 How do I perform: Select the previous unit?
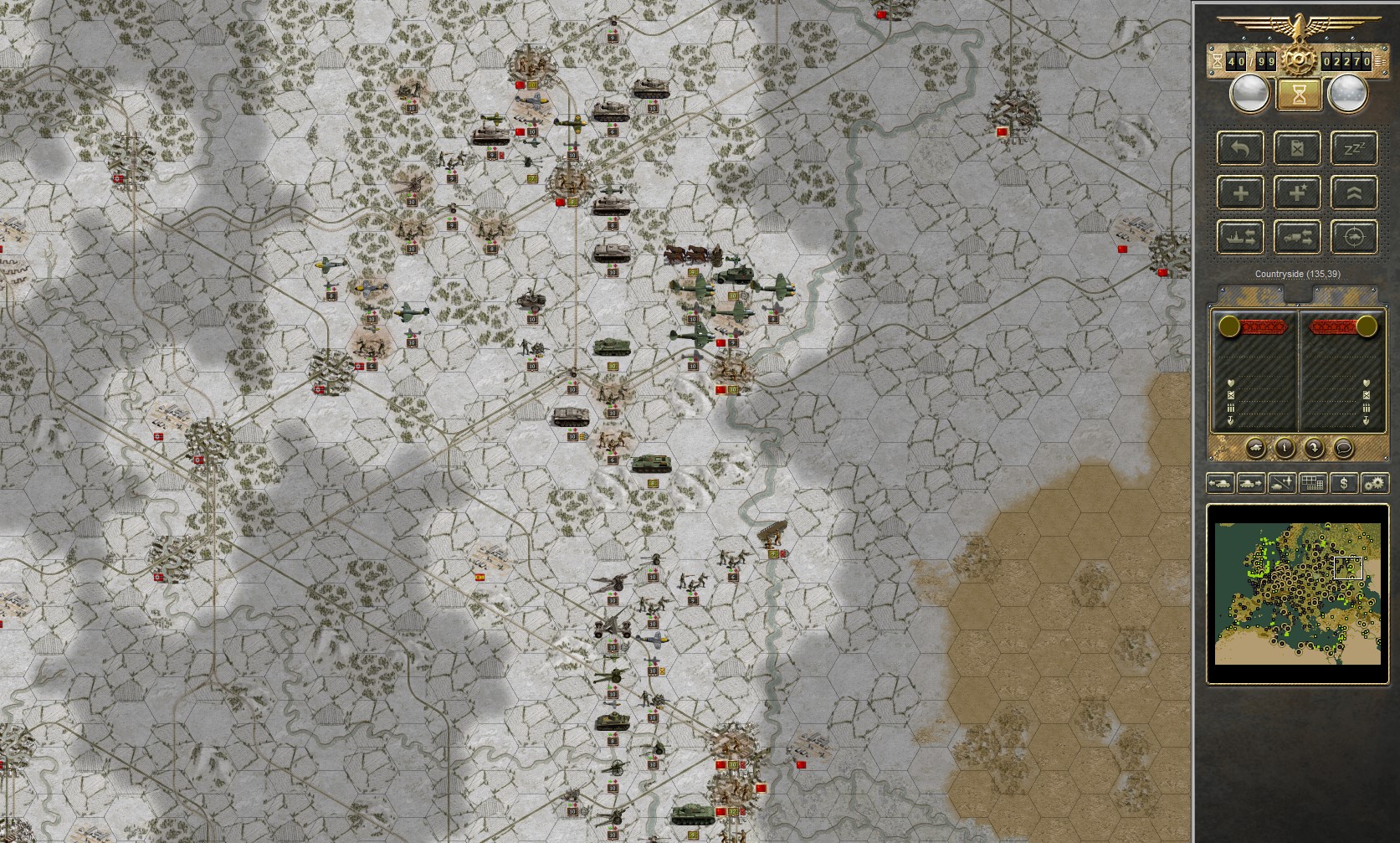pyautogui.click(x=1220, y=484)
